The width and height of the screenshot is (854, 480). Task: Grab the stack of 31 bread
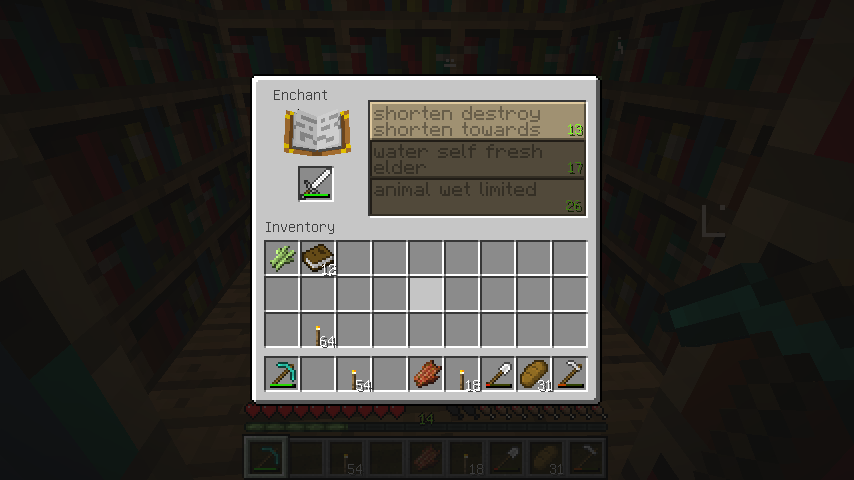(x=533, y=374)
